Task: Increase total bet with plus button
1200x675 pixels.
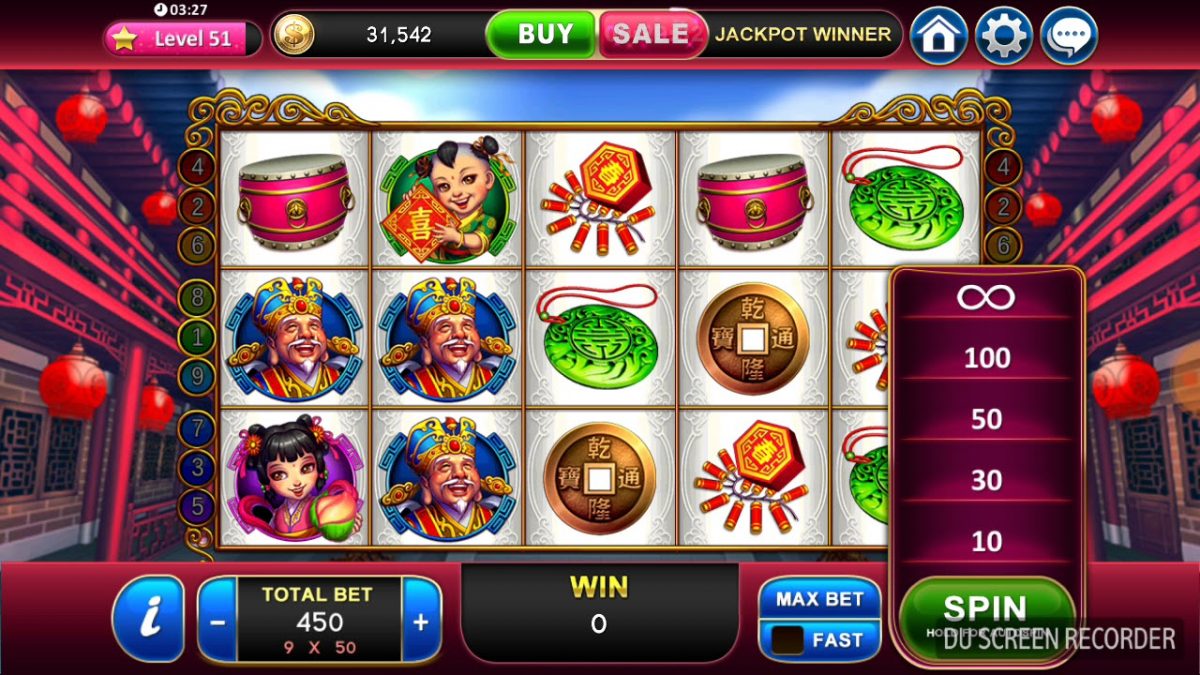Action: [x=421, y=621]
